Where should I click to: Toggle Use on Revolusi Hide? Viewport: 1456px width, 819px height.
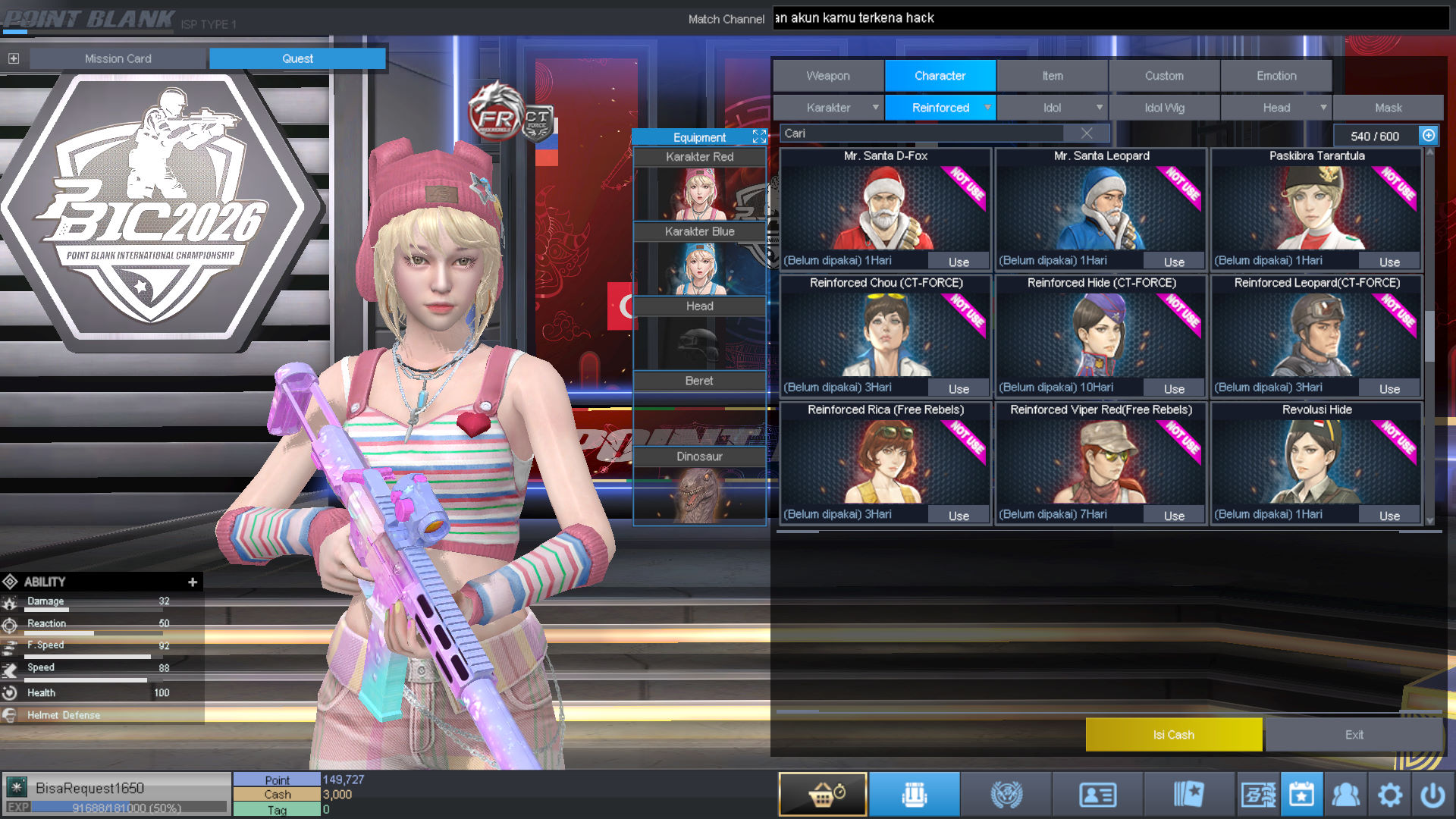click(x=1389, y=514)
